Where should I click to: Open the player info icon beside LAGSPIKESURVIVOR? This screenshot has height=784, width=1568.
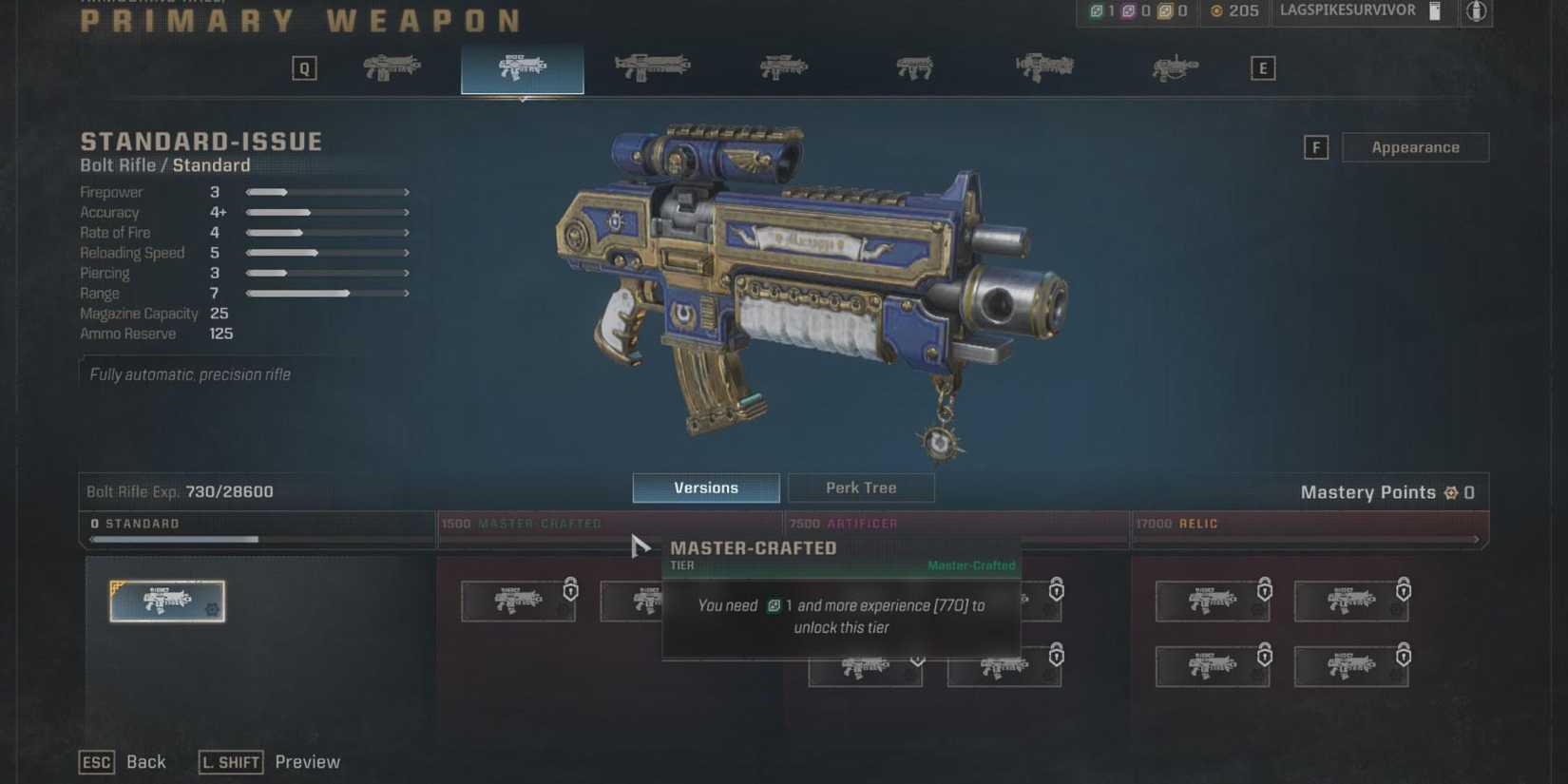(x=1474, y=12)
